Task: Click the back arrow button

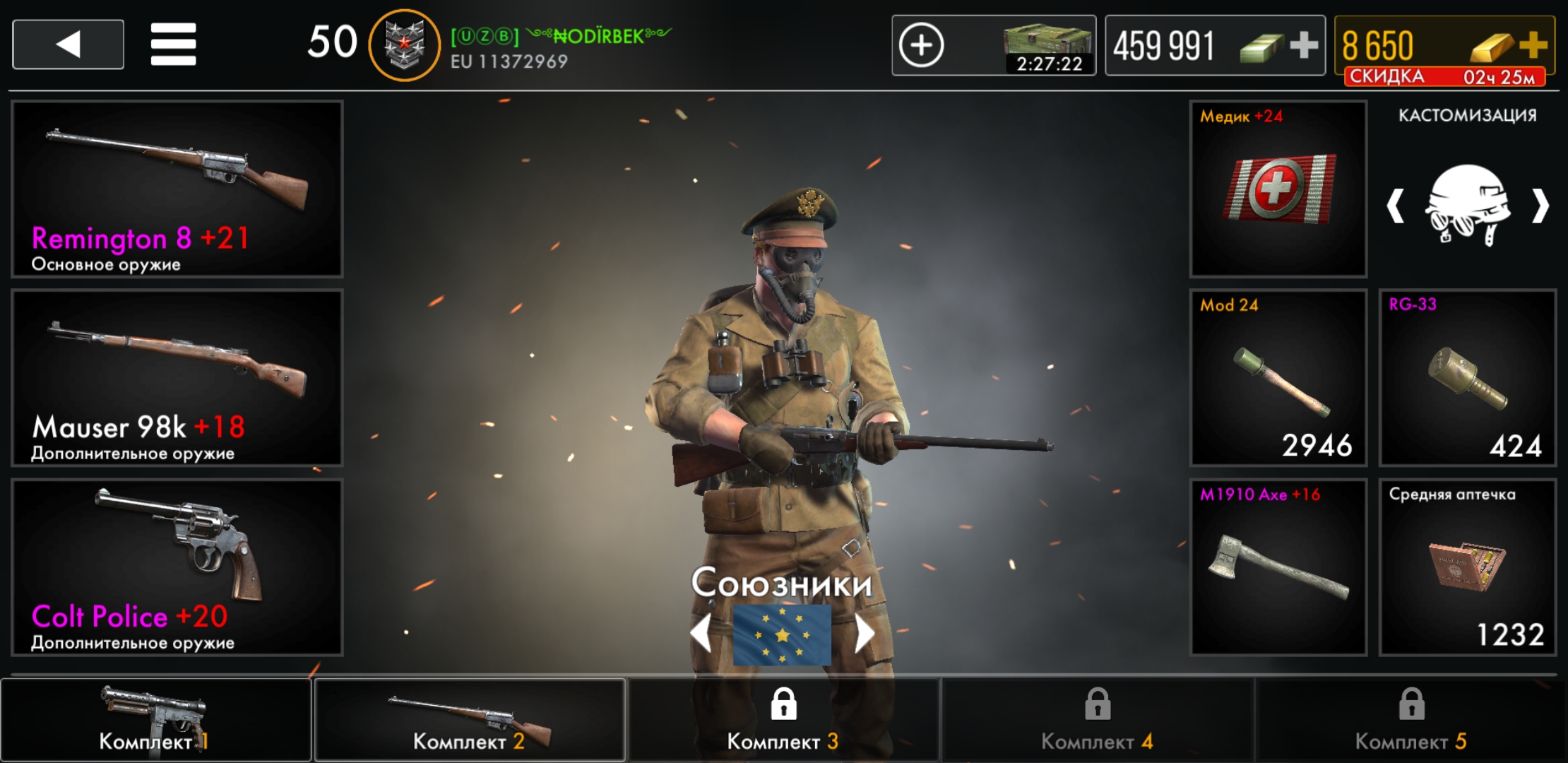Action: click(67, 44)
